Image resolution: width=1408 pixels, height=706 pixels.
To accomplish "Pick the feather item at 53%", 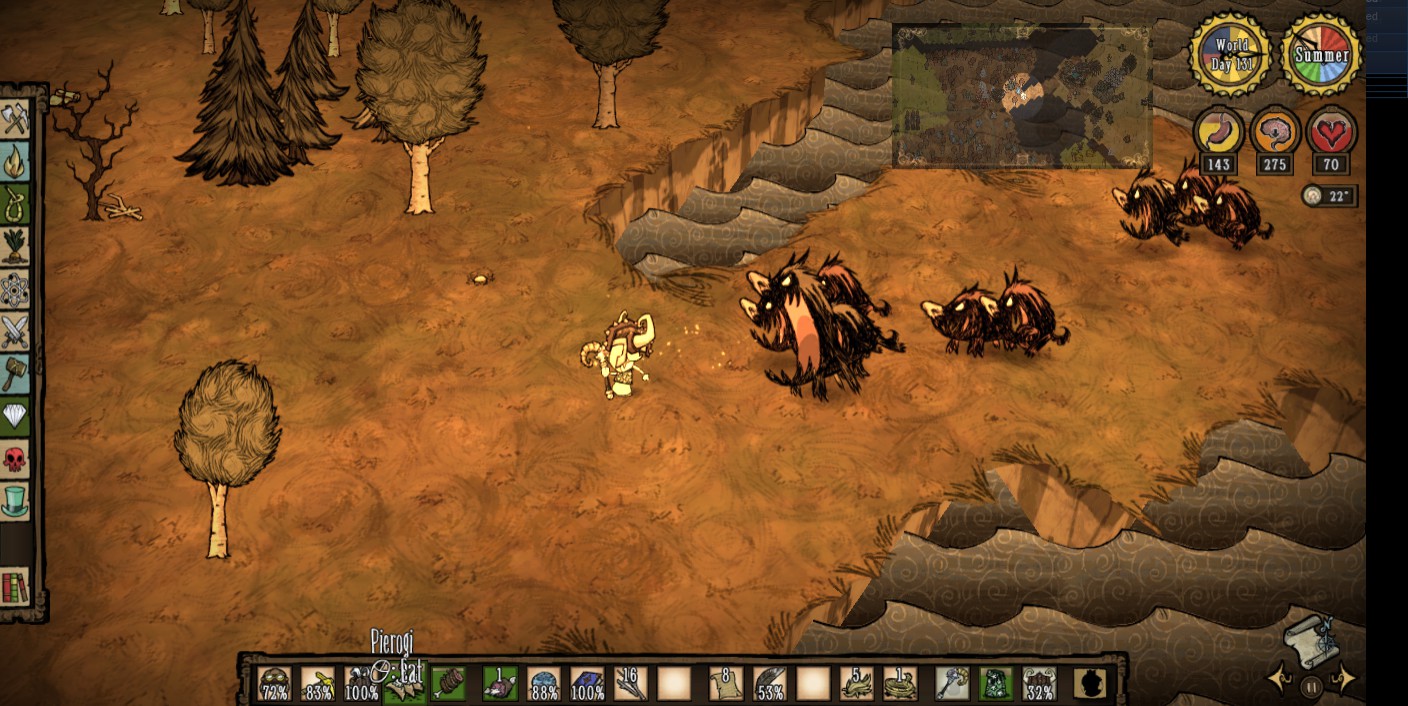I will point(770,684).
